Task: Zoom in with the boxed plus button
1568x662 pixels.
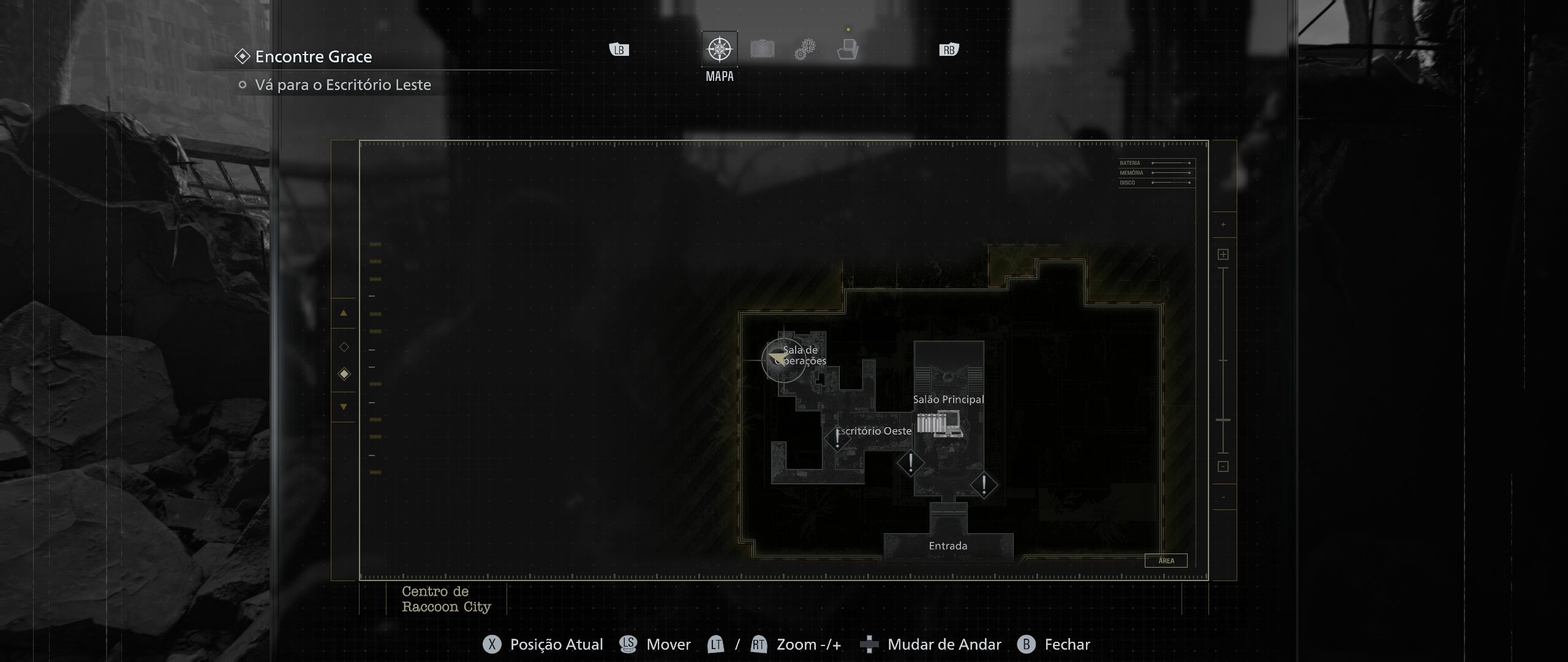Action: coord(1223,254)
